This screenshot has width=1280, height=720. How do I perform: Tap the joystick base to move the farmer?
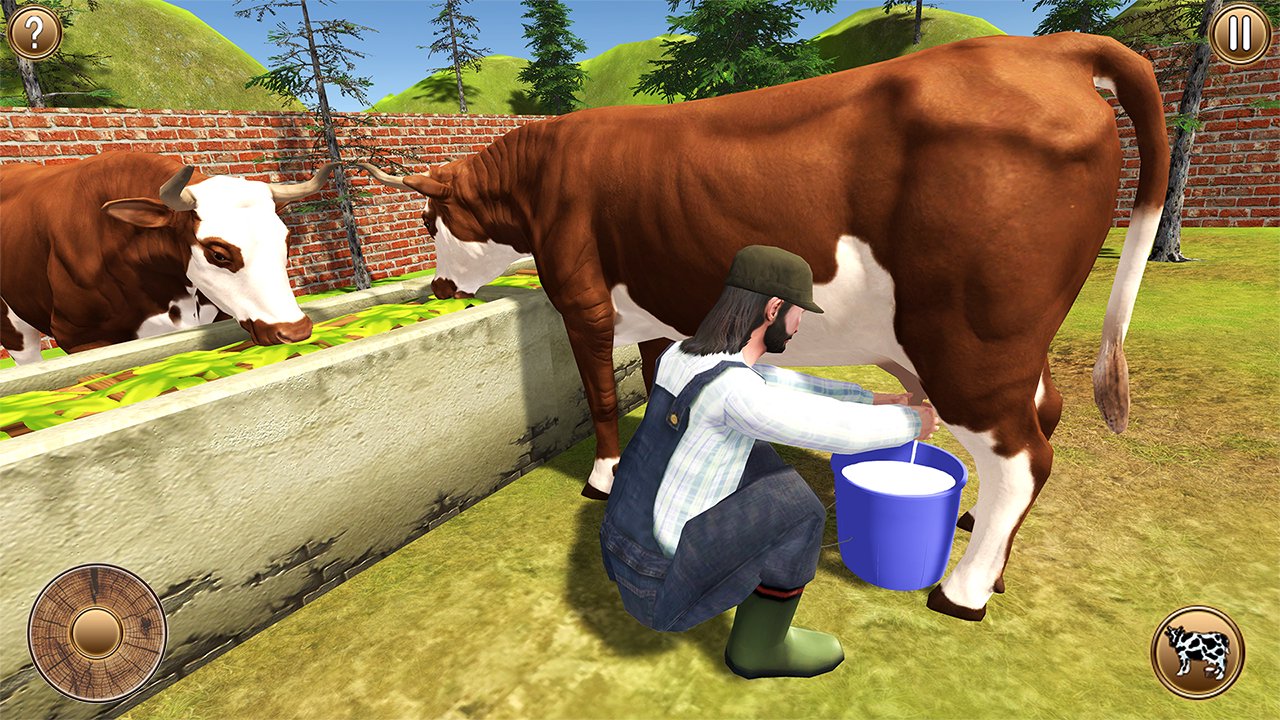(97, 630)
